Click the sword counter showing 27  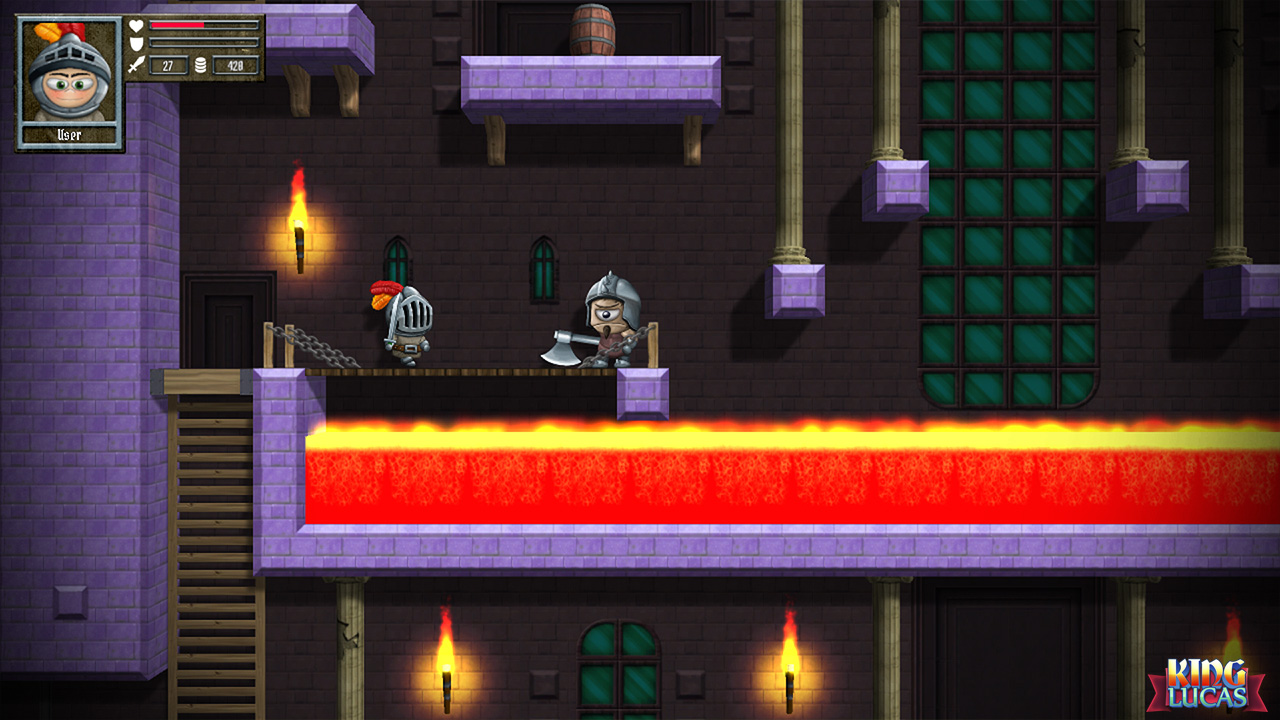point(169,65)
